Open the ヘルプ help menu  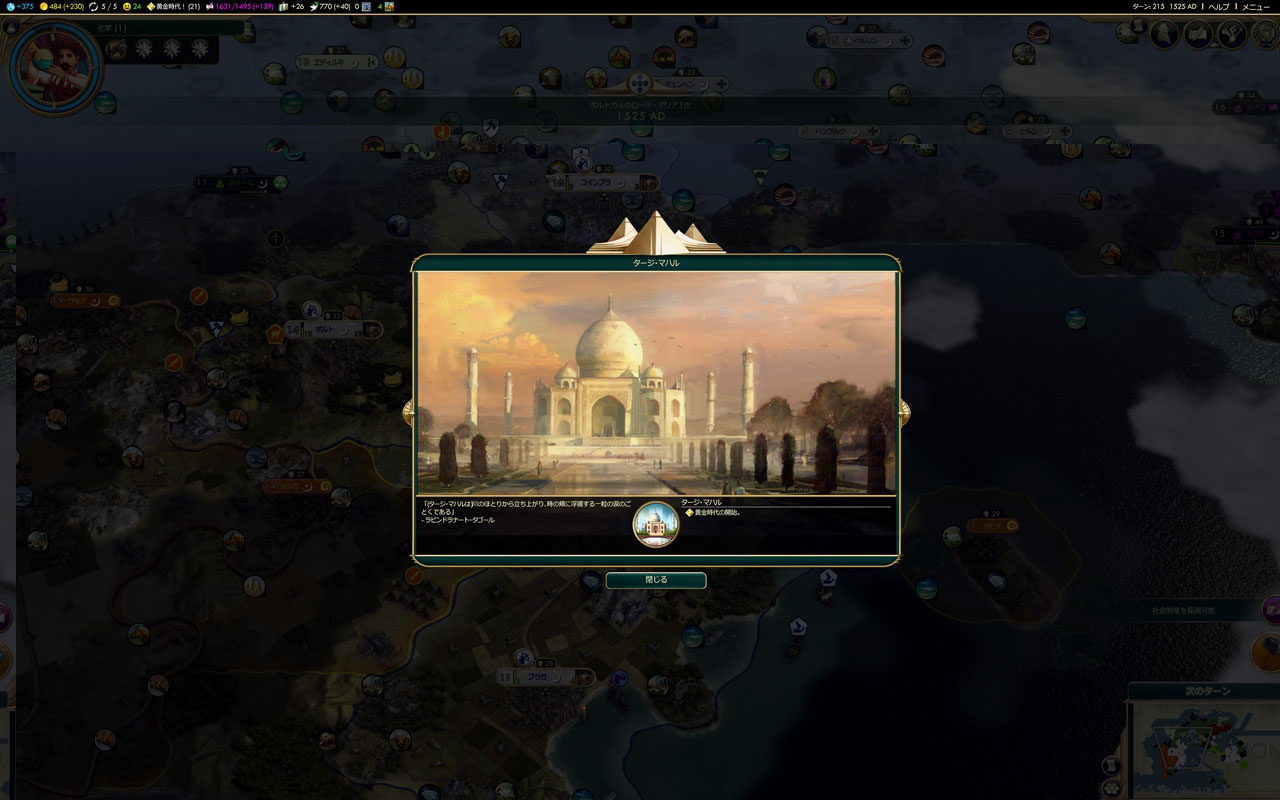click(x=1218, y=6)
